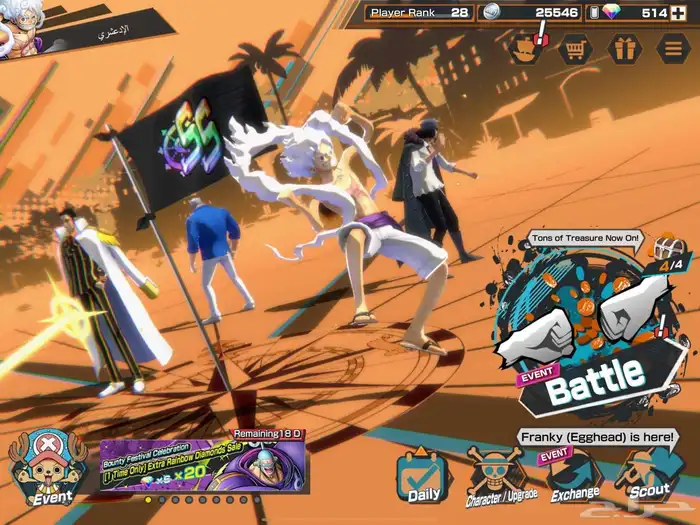Go to the Exchange shop
Viewport: 700px width, 525px height.
[x=574, y=479]
